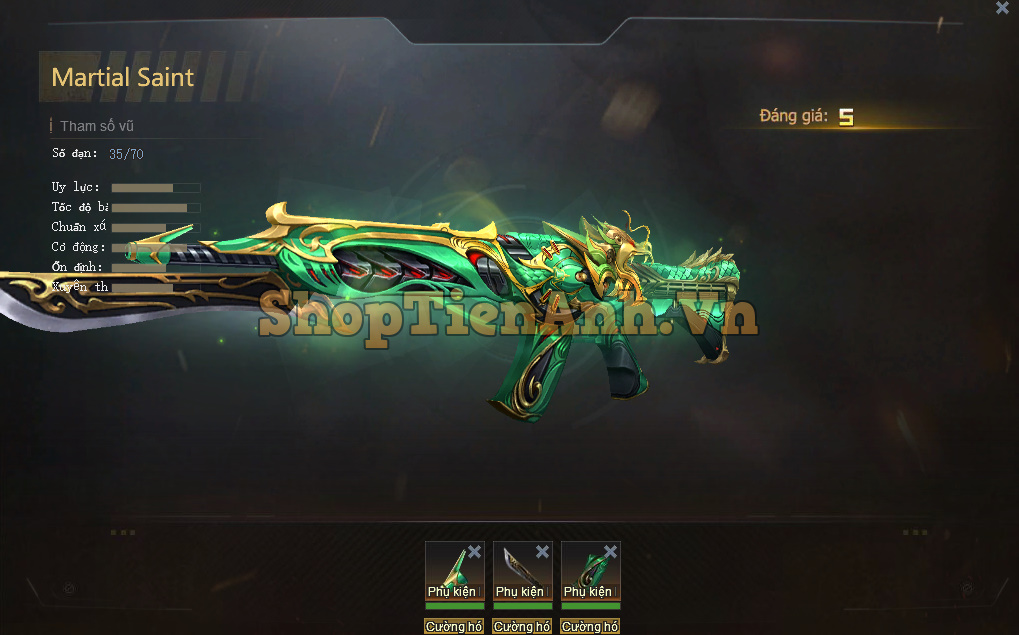Viewport: 1019px width, 635px height.
Task: Choose Cường hóa under the green magazine accessory
Action: pyautogui.click(x=590, y=627)
